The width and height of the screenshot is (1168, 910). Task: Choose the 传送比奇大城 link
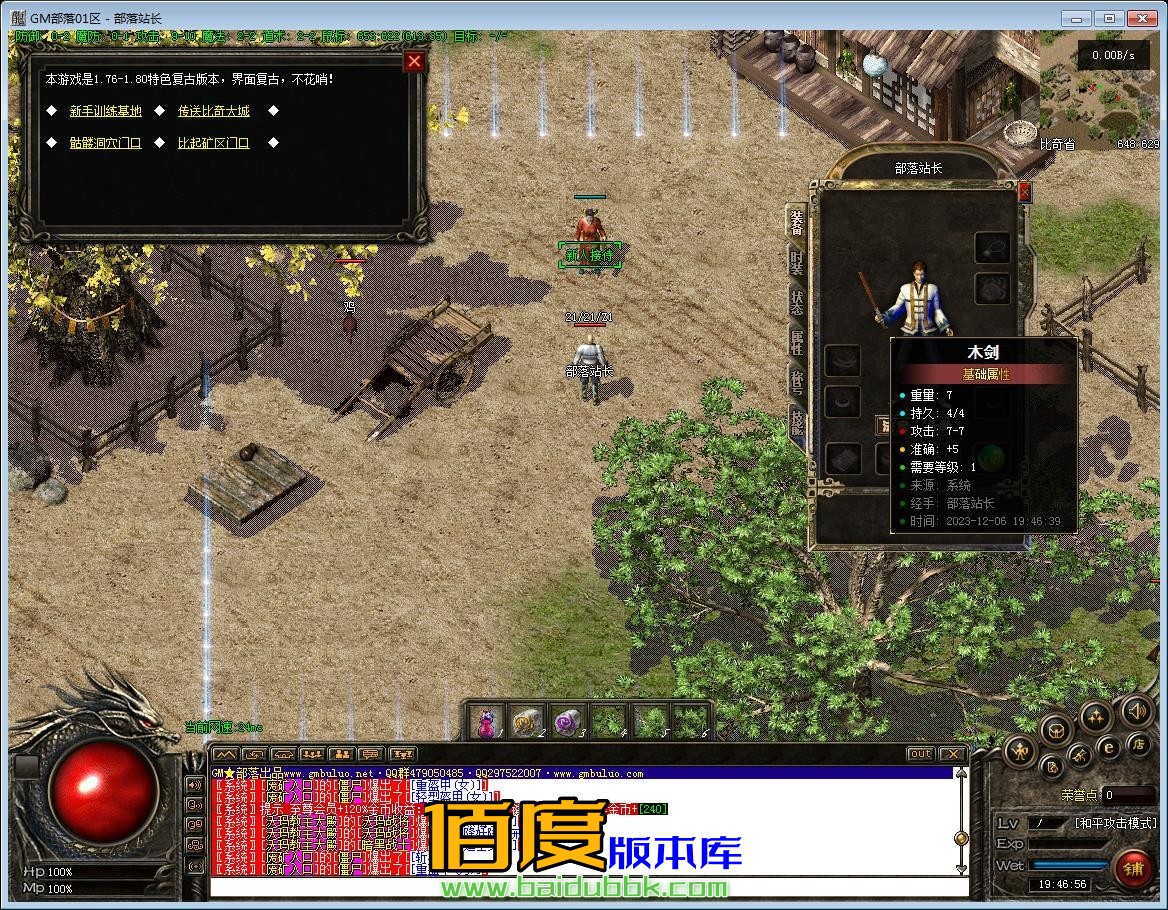[x=213, y=111]
